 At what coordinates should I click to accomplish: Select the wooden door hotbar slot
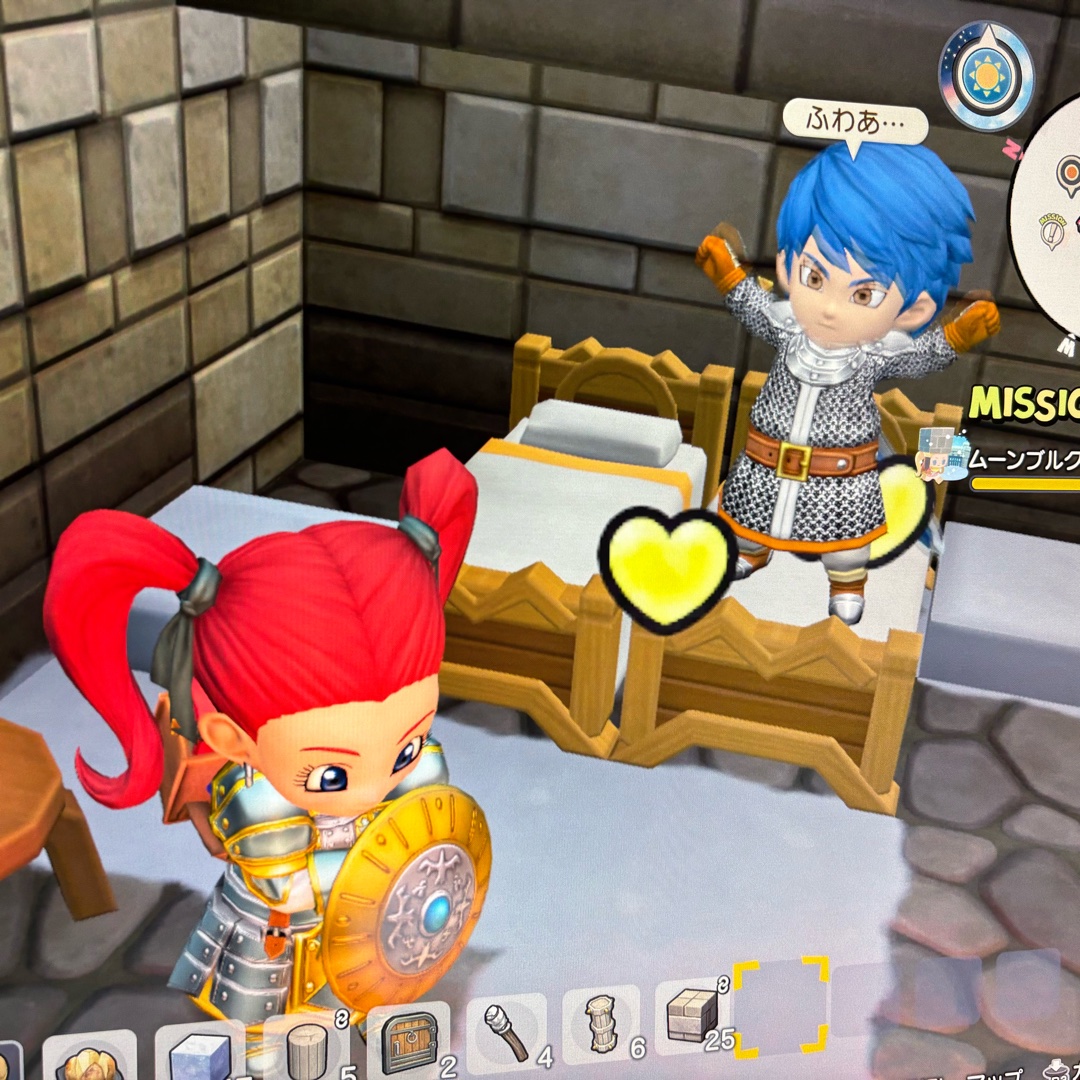[408, 1042]
